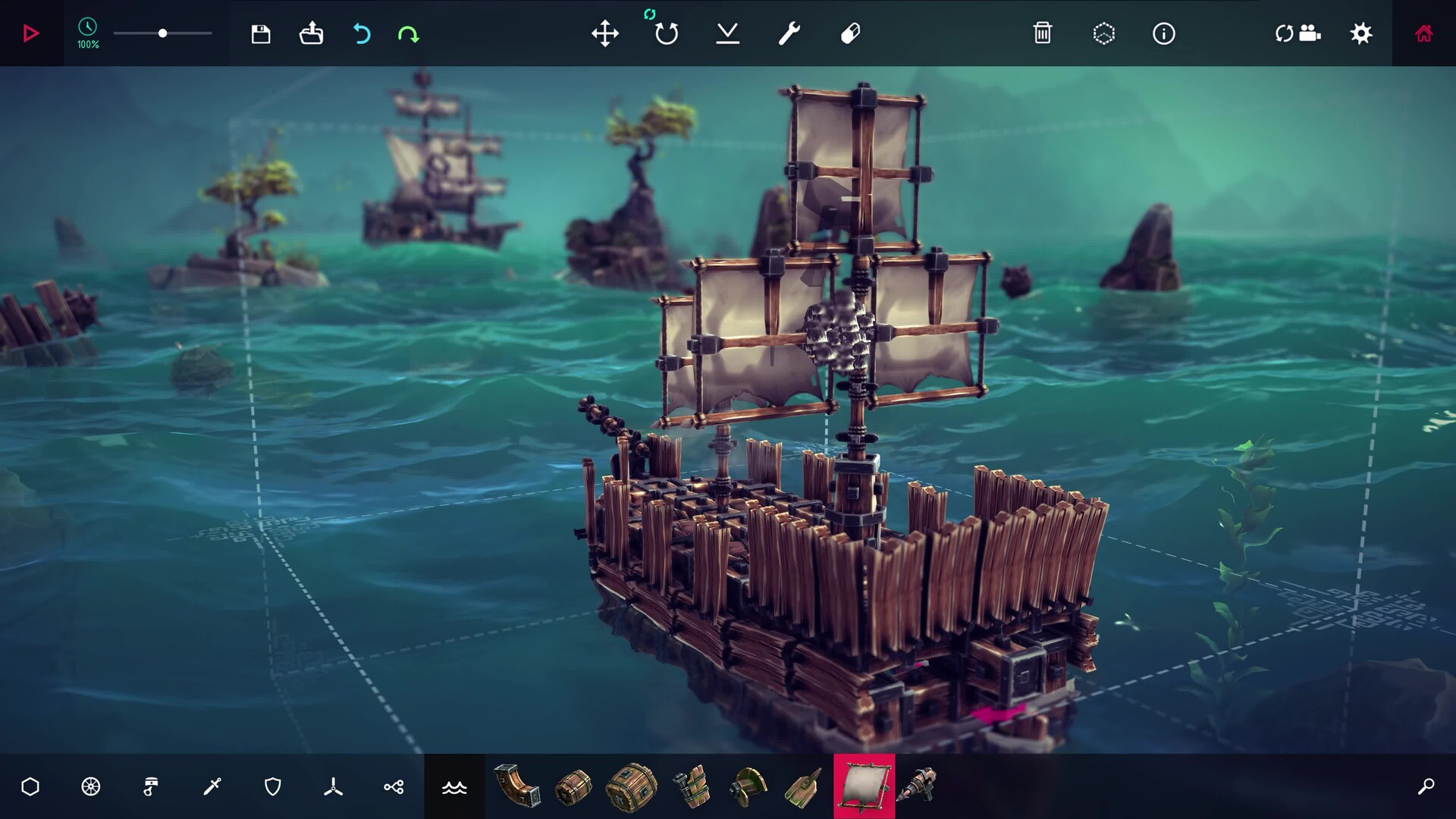Return home via the red house icon
The width and height of the screenshot is (1456, 819).
click(x=1423, y=33)
